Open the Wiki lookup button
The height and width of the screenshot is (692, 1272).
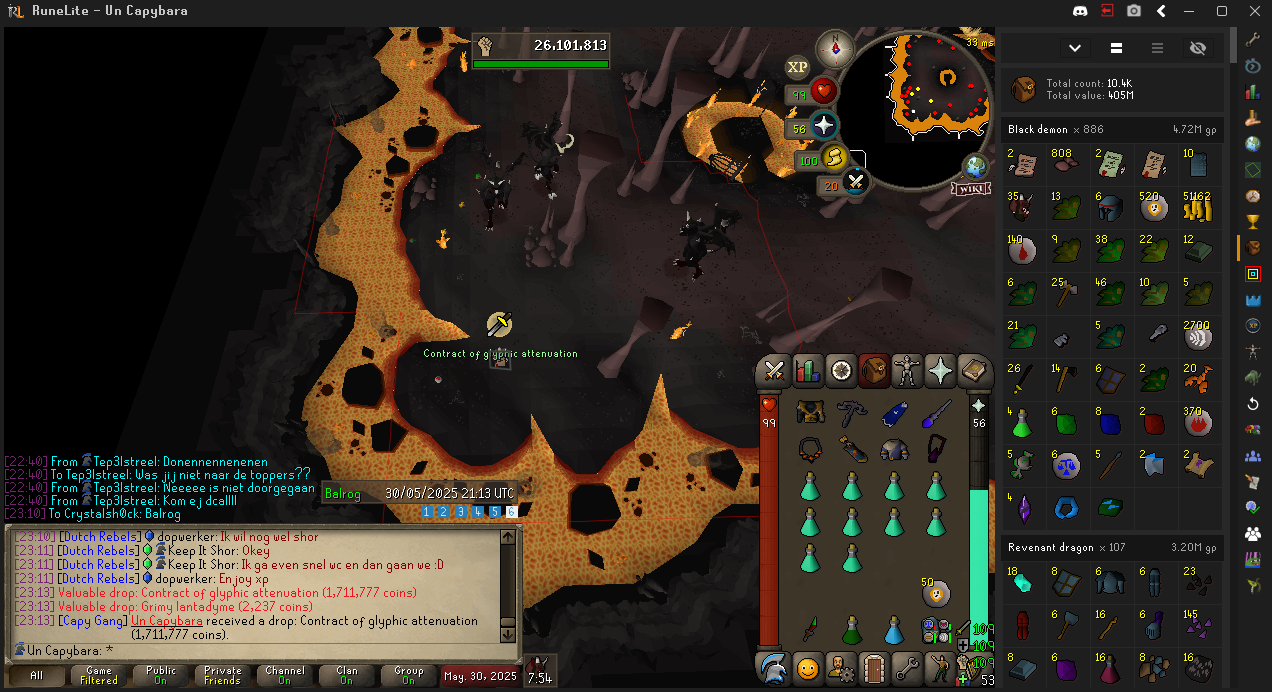pos(970,188)
